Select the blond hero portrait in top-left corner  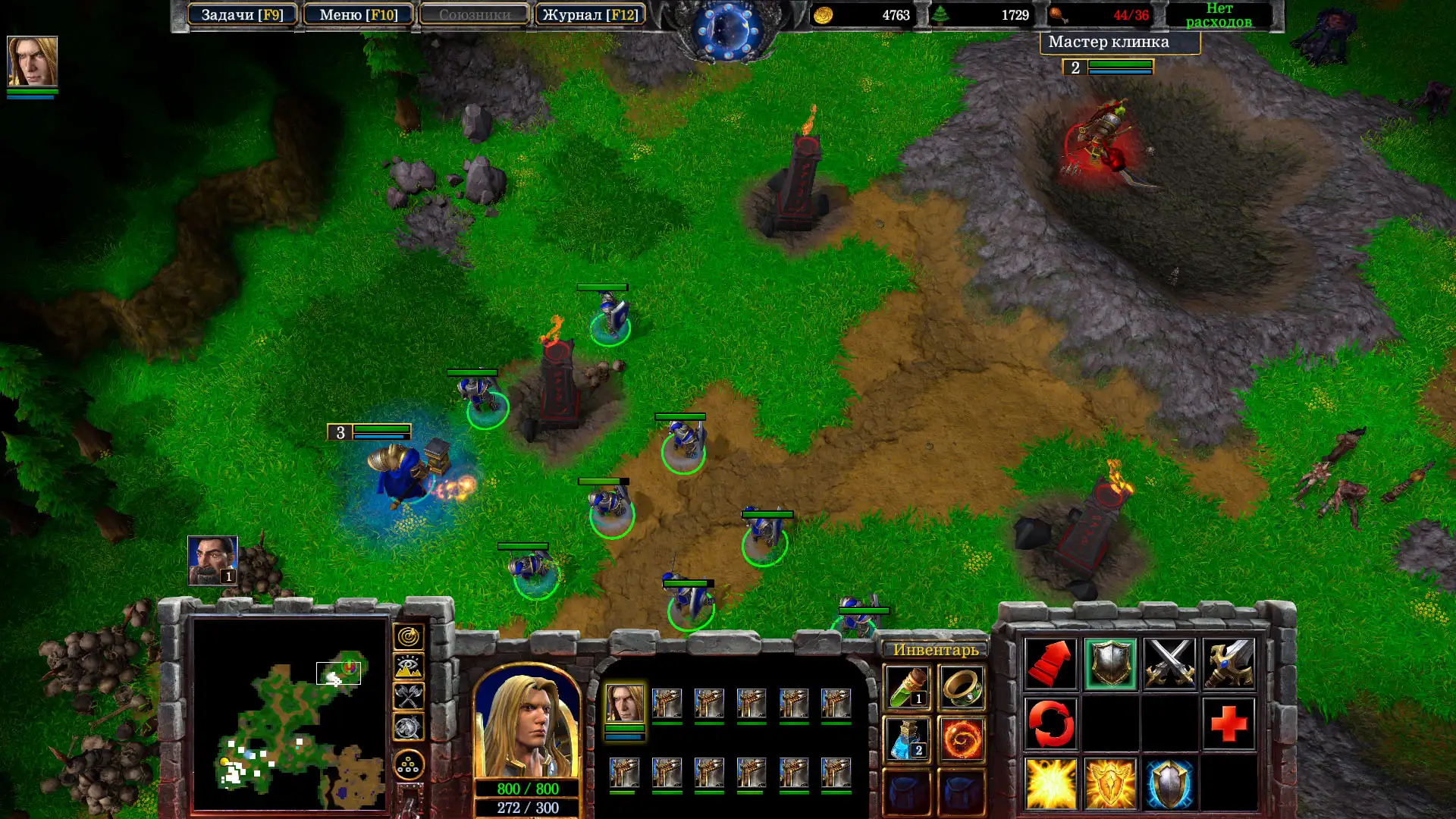click(32, 61)
